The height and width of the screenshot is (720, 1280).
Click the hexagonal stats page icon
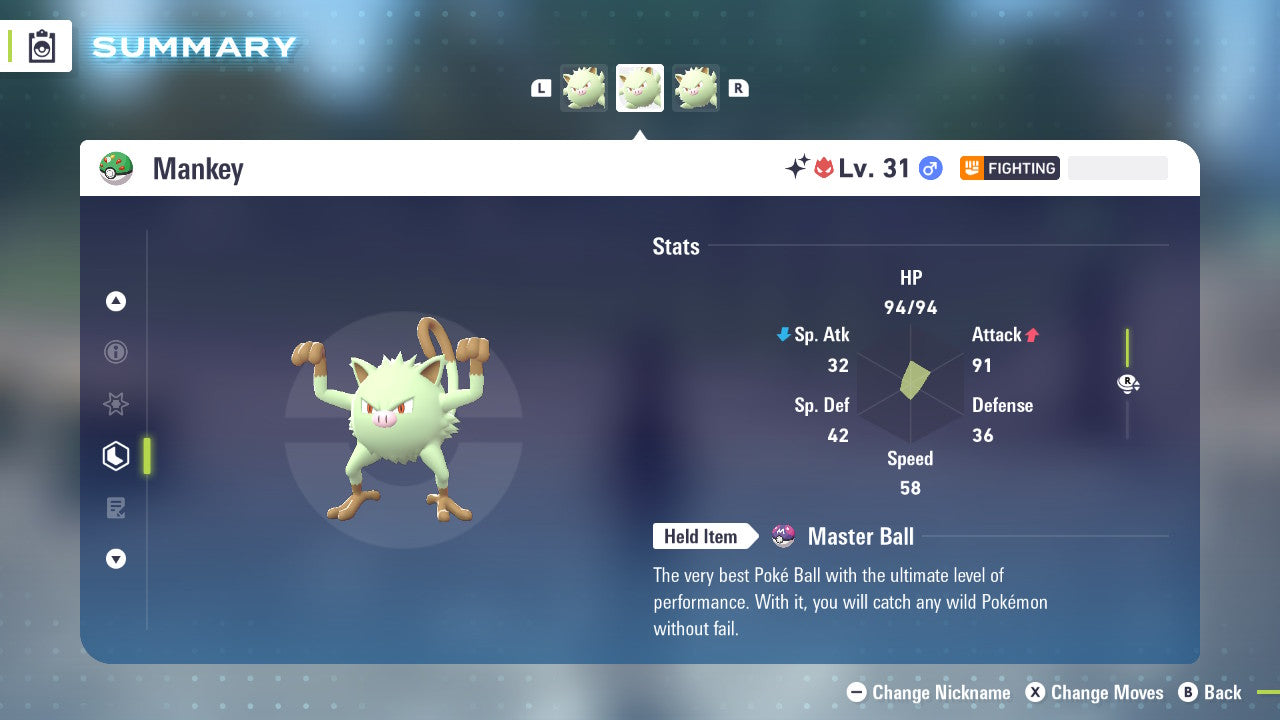click(x=115, y=455)
